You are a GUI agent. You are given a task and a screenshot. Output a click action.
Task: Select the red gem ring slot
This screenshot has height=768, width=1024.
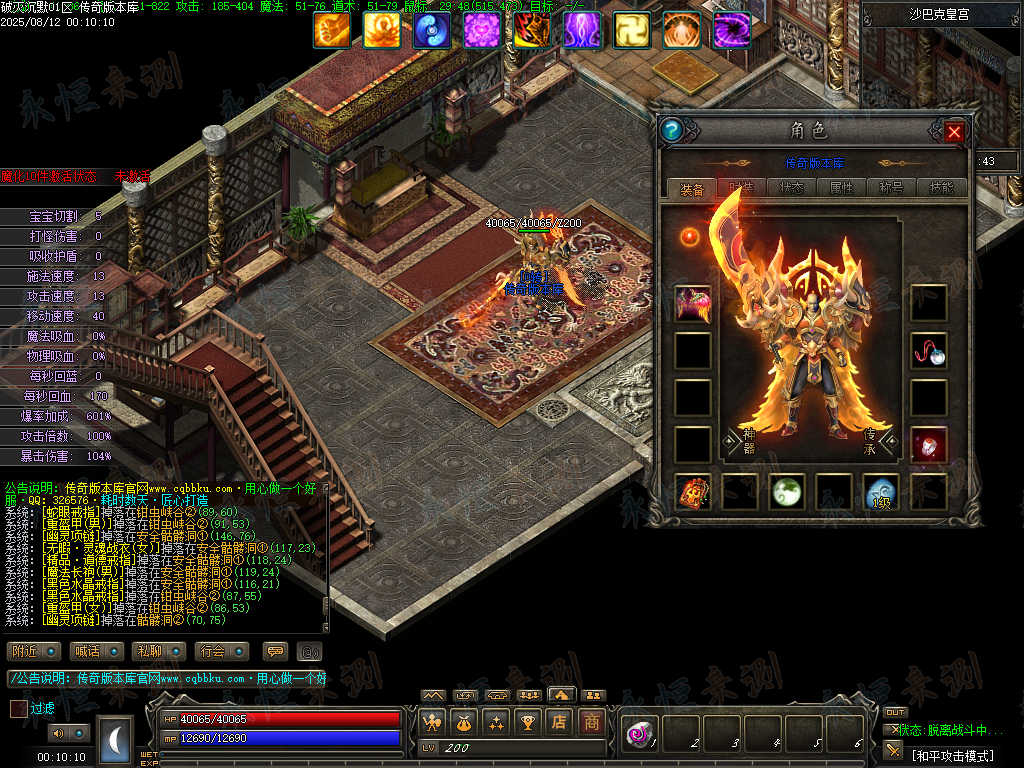(928, 445)
